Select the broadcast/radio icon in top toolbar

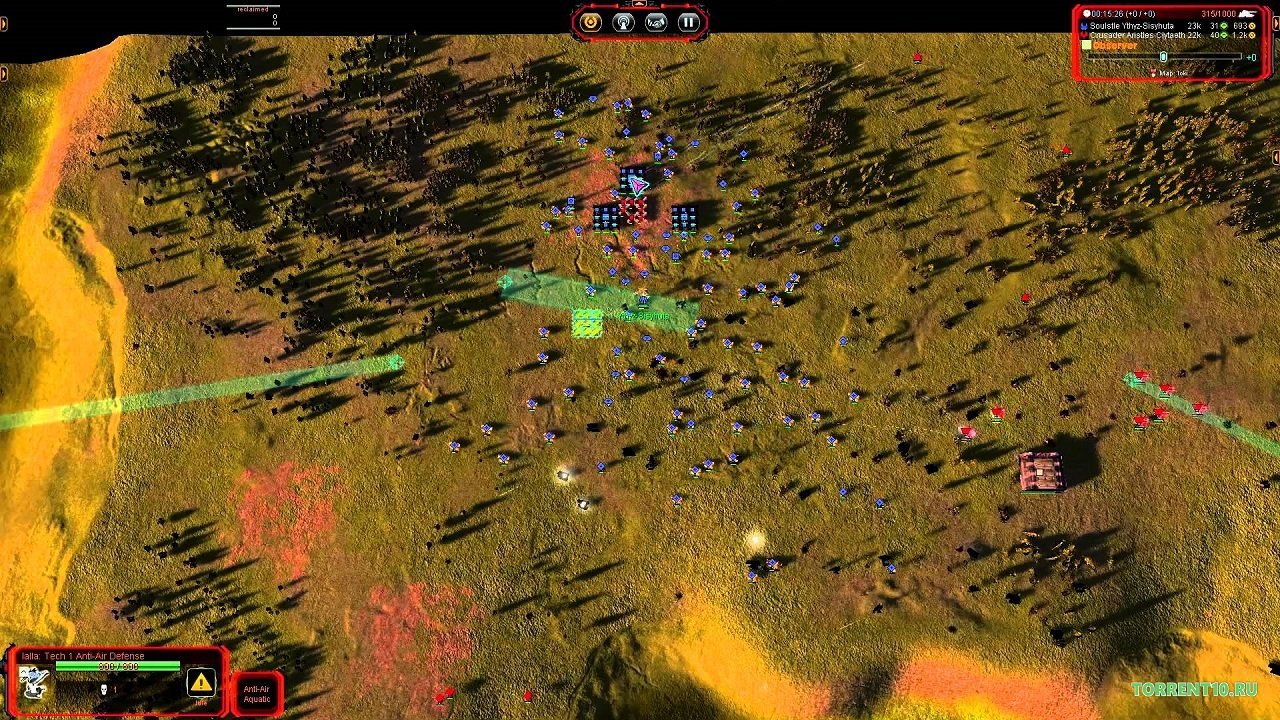[624, 22]
